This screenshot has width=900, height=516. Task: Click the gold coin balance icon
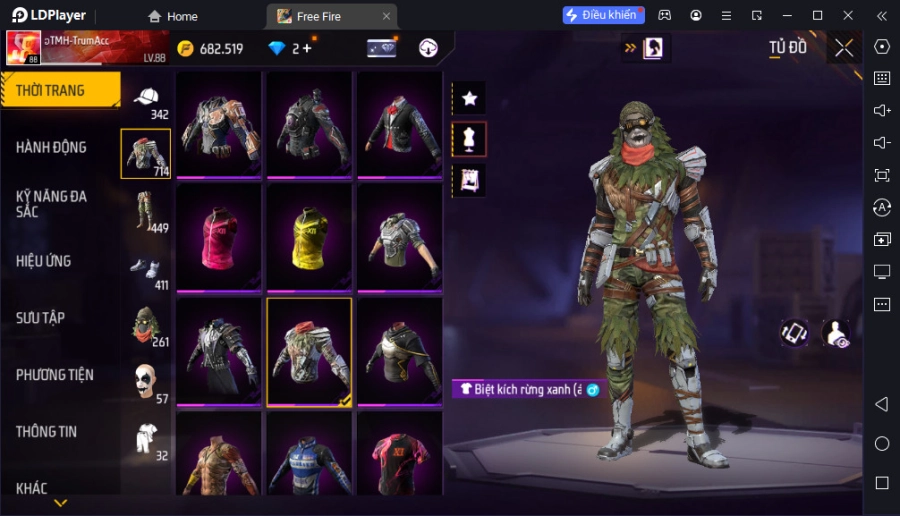pos(186,48)
